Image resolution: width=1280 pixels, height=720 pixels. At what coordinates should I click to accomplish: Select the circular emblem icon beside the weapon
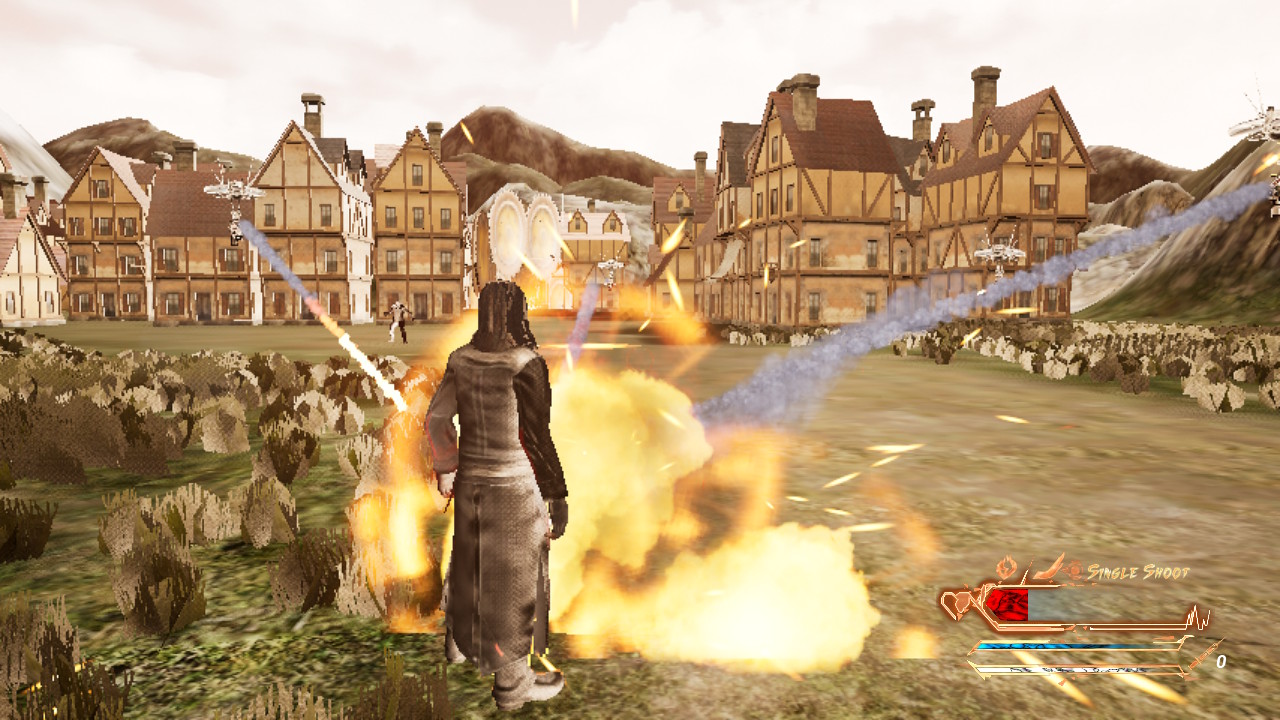1074,570
